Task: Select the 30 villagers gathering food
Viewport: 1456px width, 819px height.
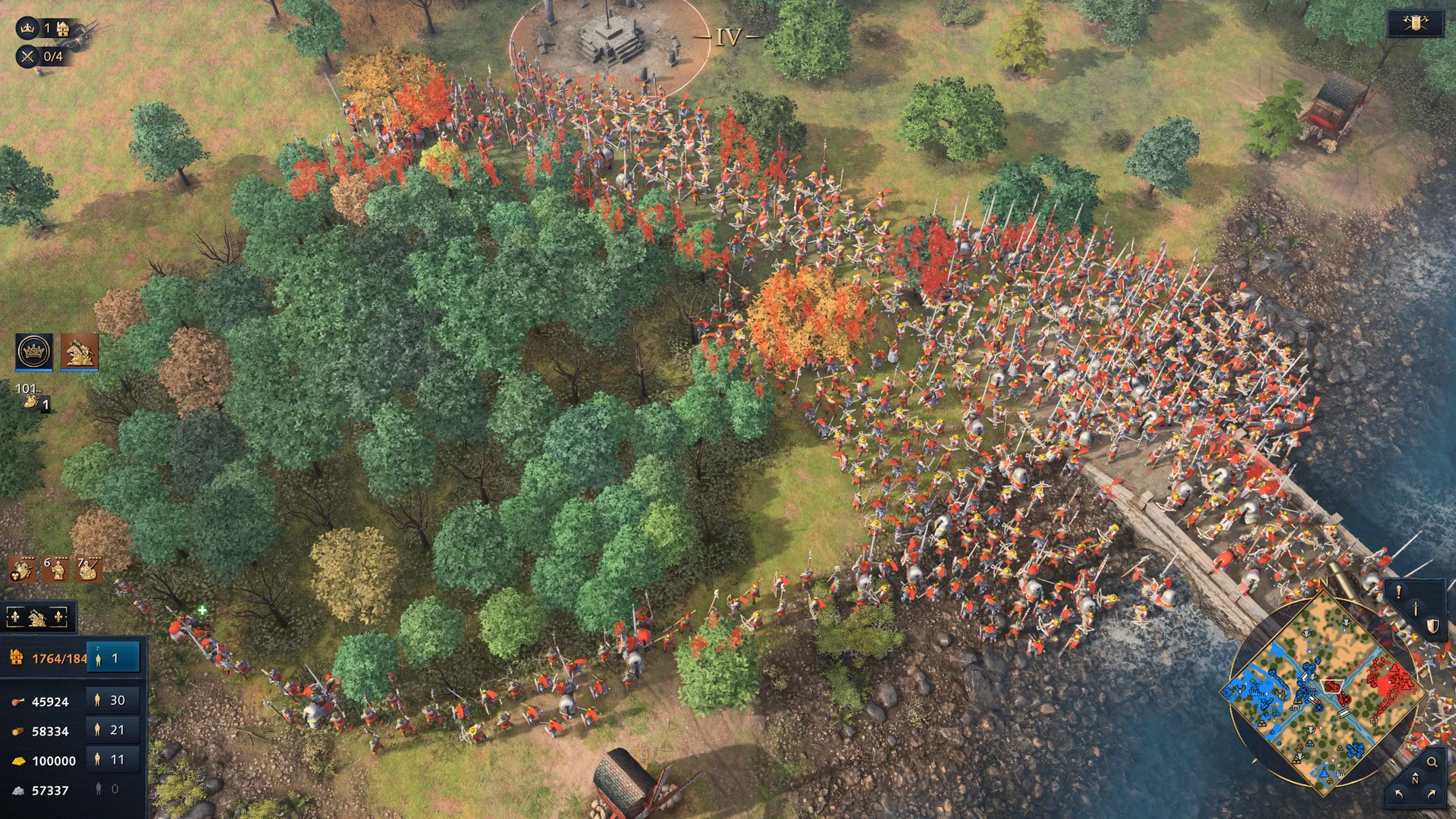Action: click(x=113, y=700)
